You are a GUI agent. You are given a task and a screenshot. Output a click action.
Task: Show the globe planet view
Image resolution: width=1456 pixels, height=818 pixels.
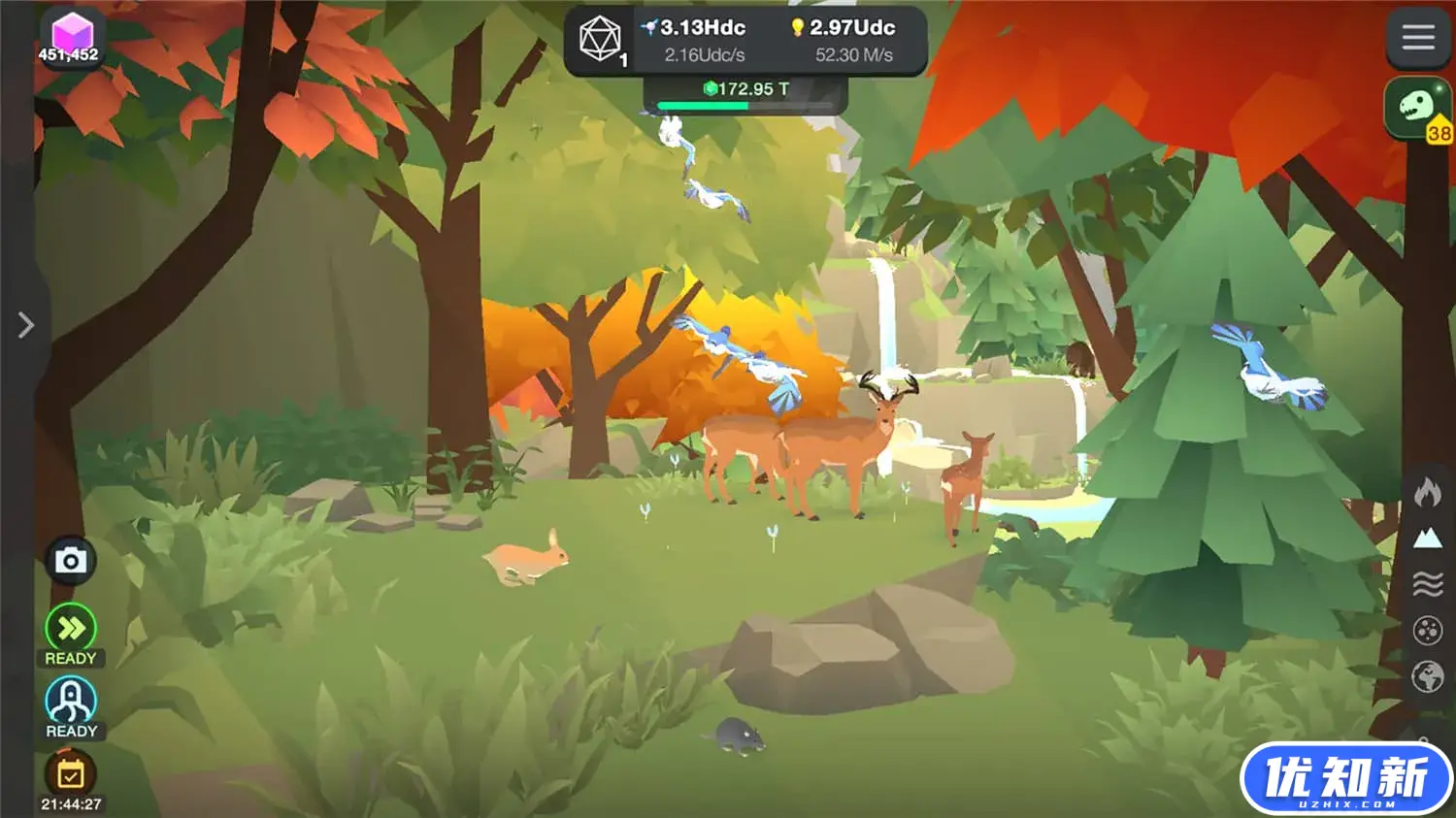tap(1427, 676)
